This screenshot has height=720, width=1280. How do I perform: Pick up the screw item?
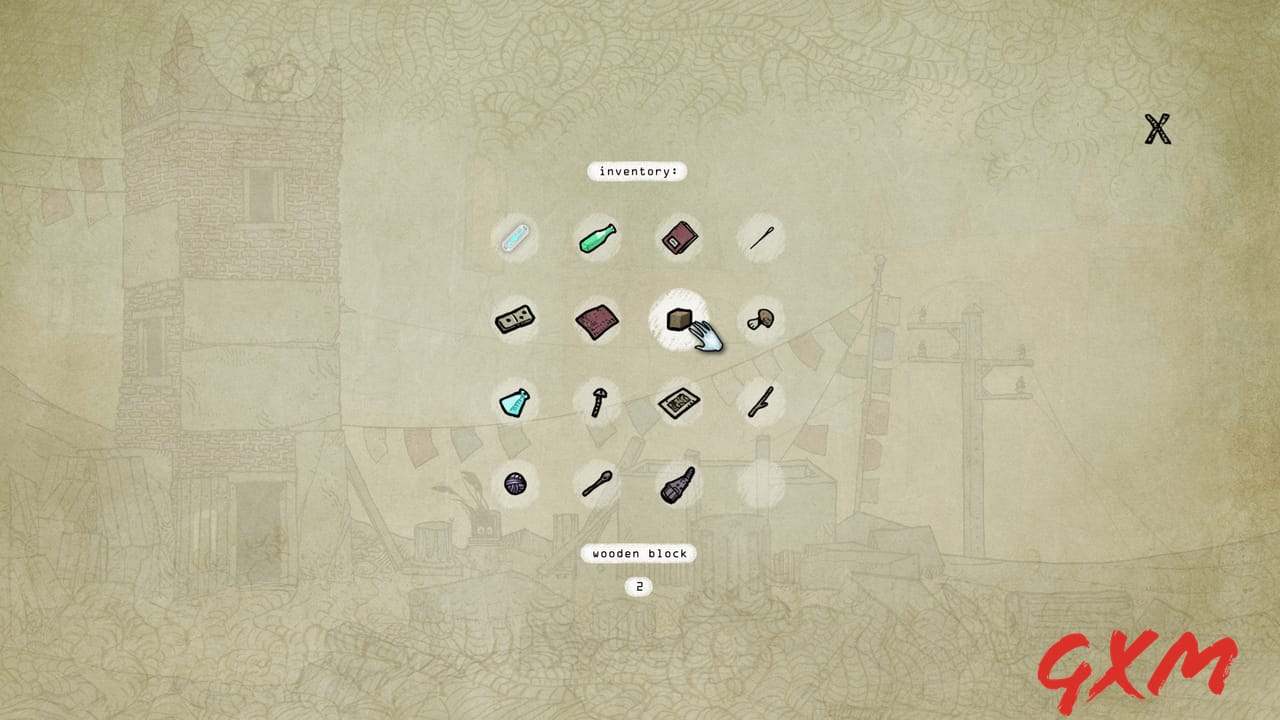(598, 402)
